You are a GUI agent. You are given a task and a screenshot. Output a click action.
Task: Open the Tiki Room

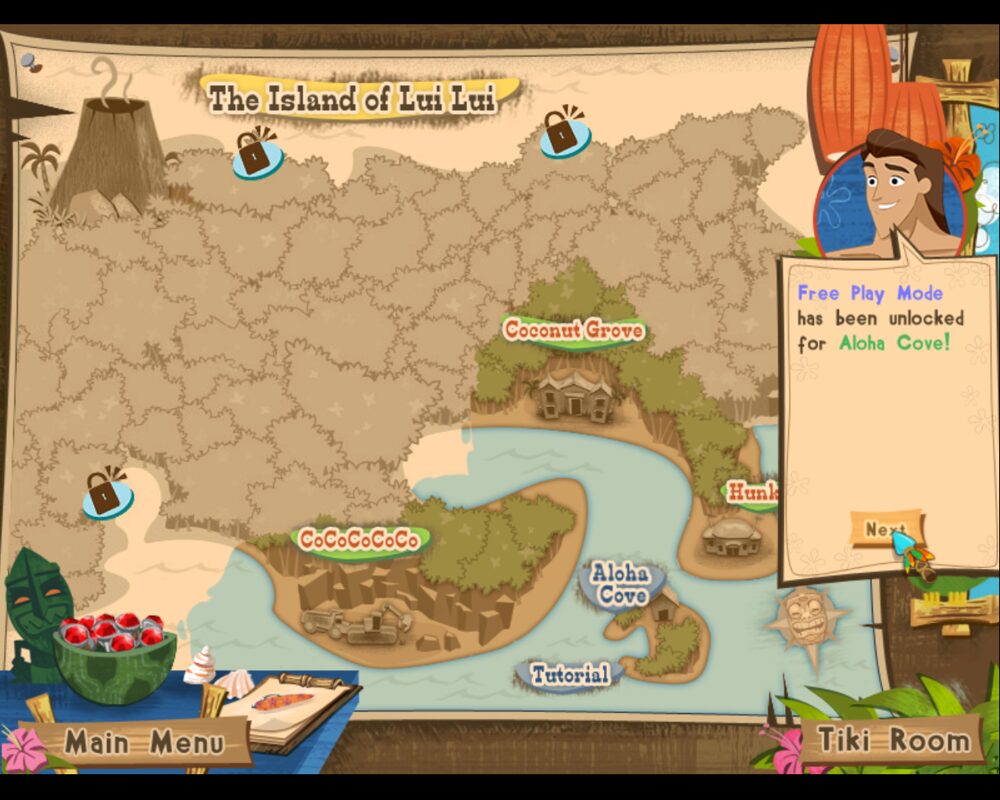point(894,740)
